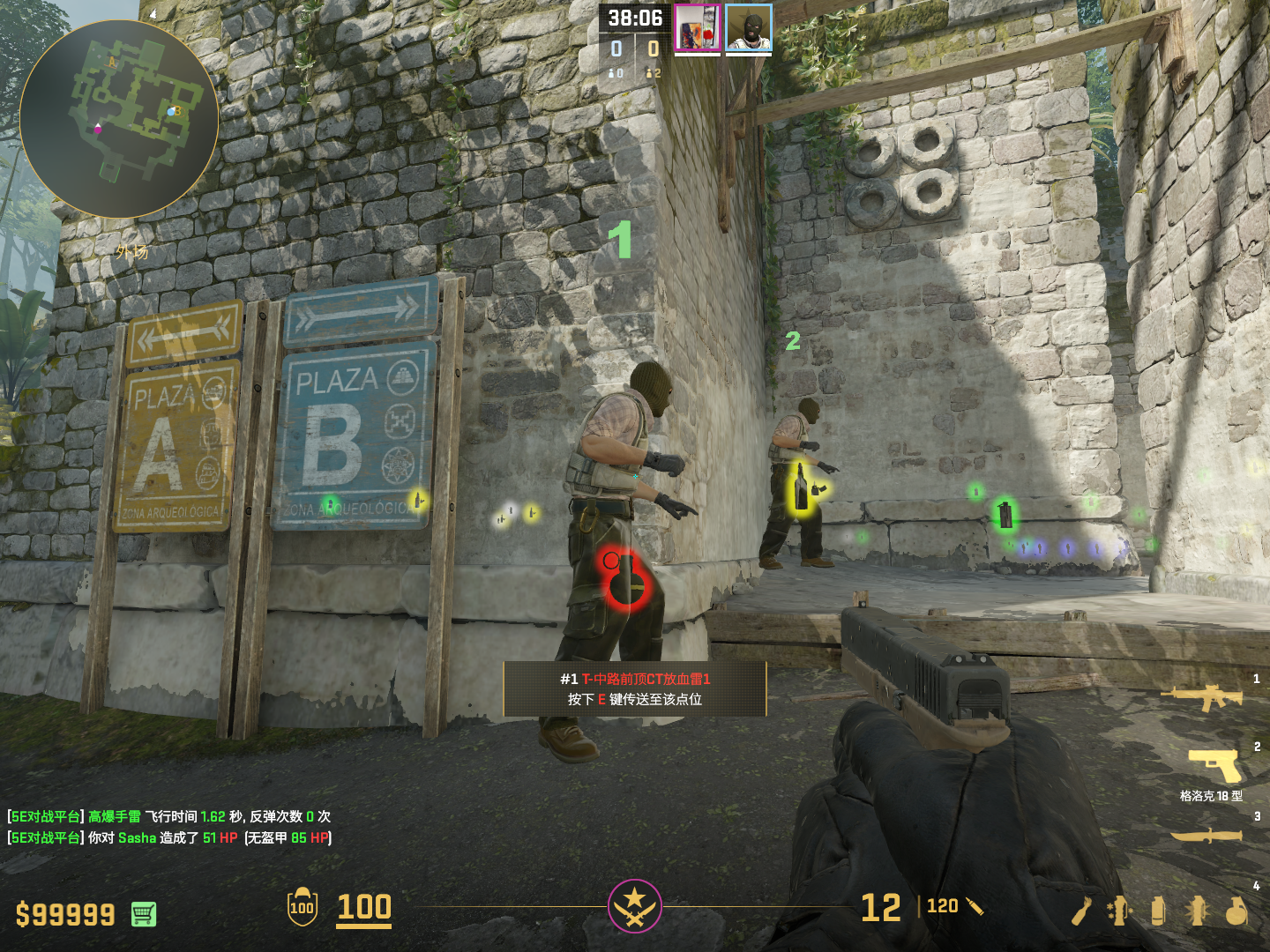Select the Glock-18 pistol slot
This screenshot has width=1270, height=952.
pyautogui.click(x=1215, y=765)
